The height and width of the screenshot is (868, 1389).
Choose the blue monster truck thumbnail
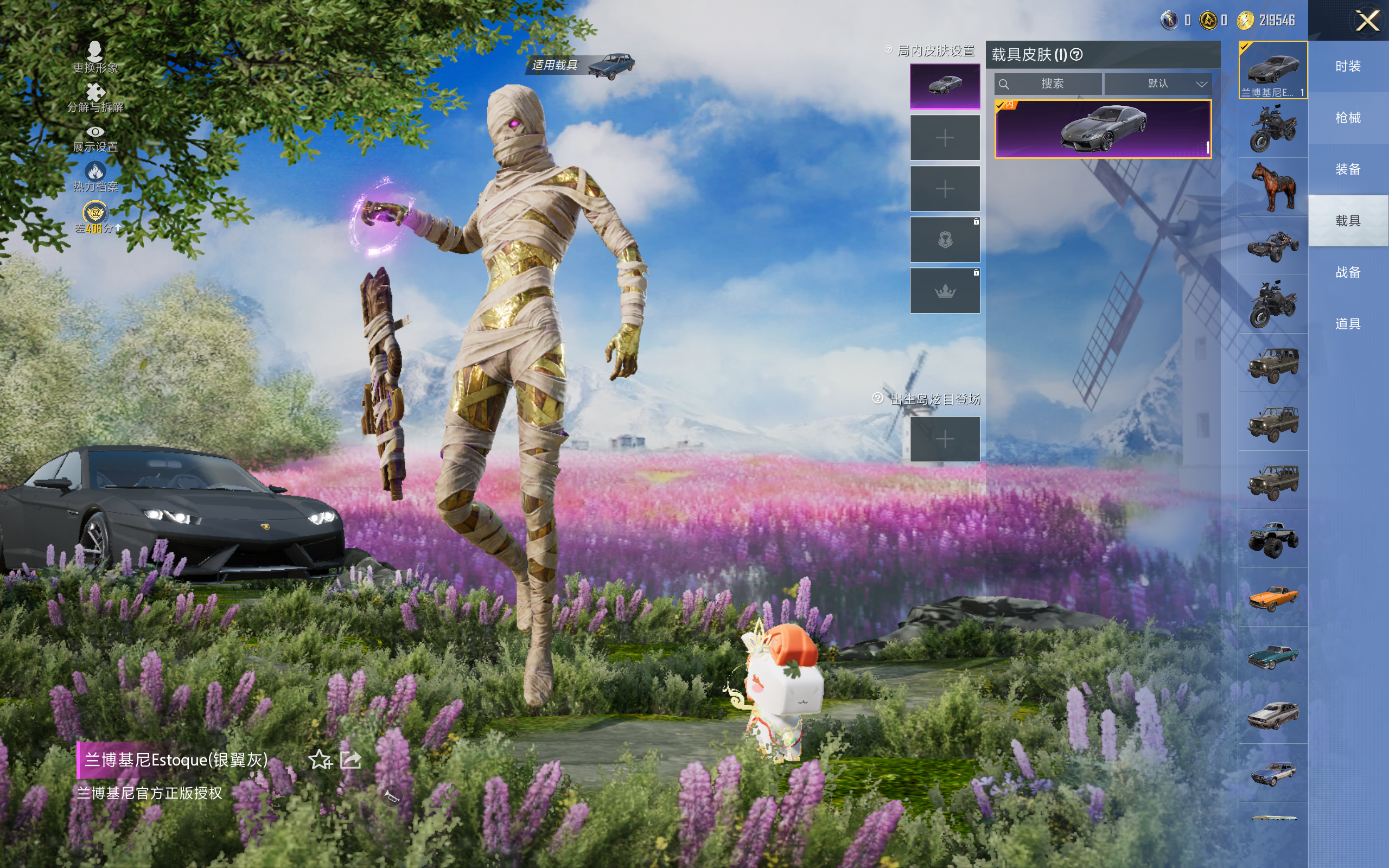1273,539
